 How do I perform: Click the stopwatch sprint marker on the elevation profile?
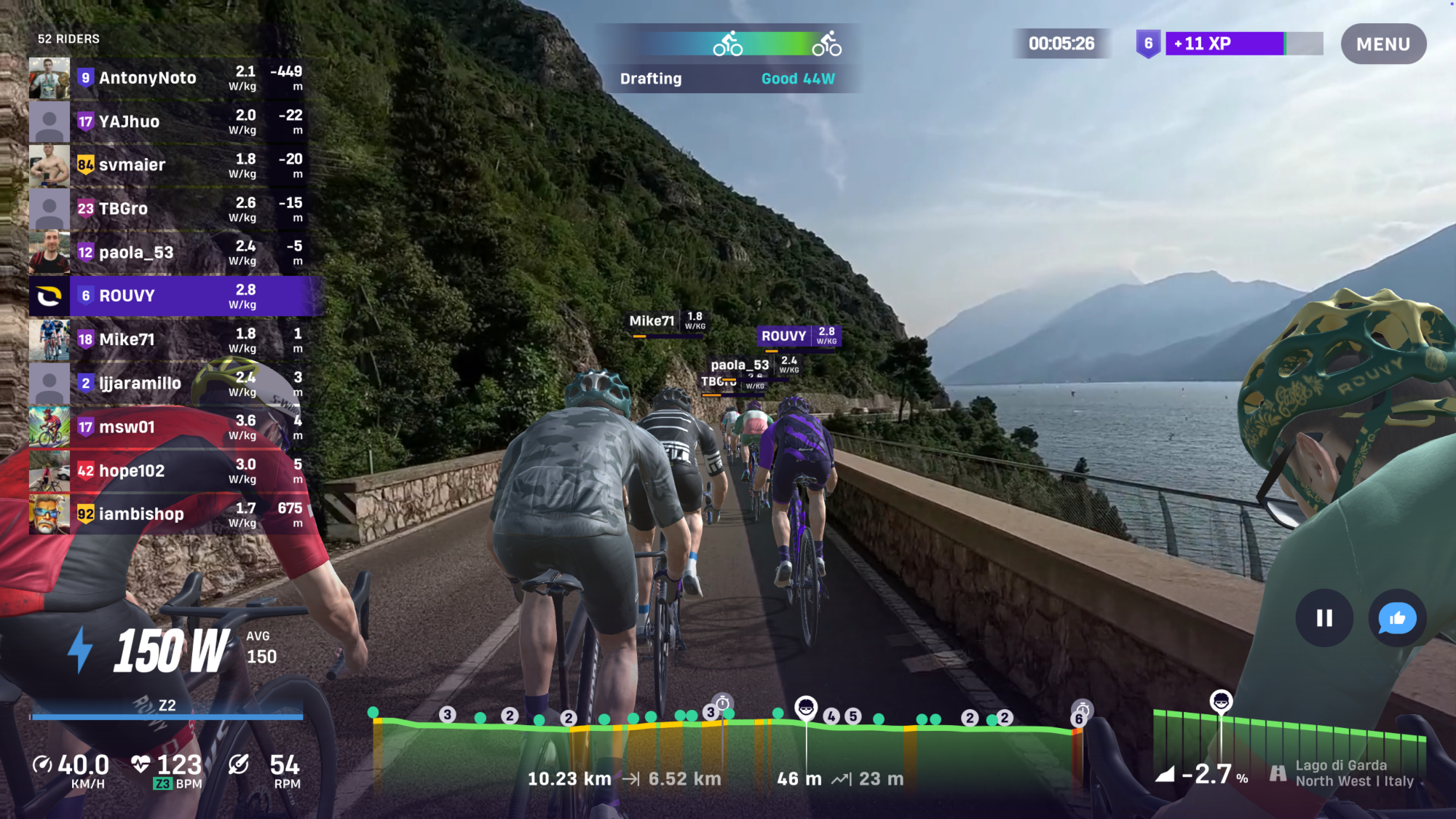pos(723,703)
